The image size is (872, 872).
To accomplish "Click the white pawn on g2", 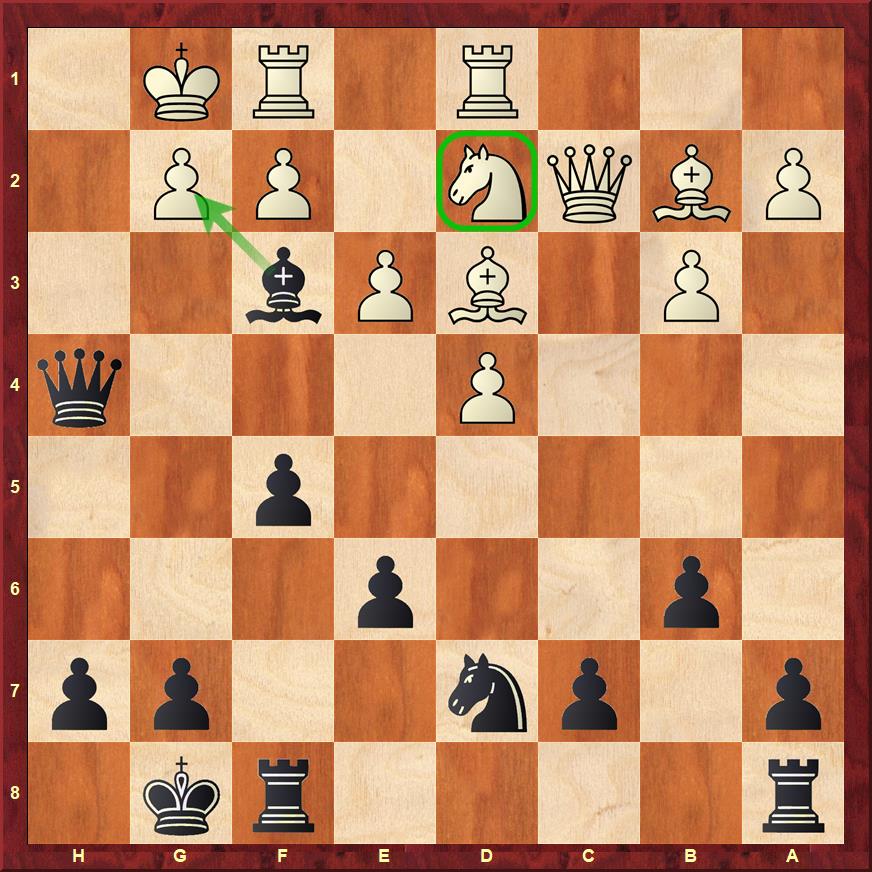I will click(x=181, y=182).
